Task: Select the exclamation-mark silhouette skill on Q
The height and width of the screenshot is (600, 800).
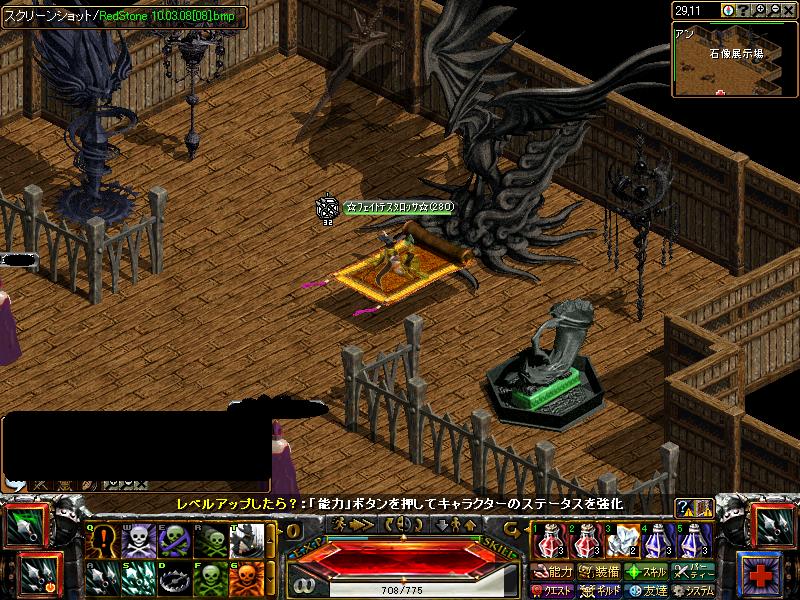Action: click(103, 541)
